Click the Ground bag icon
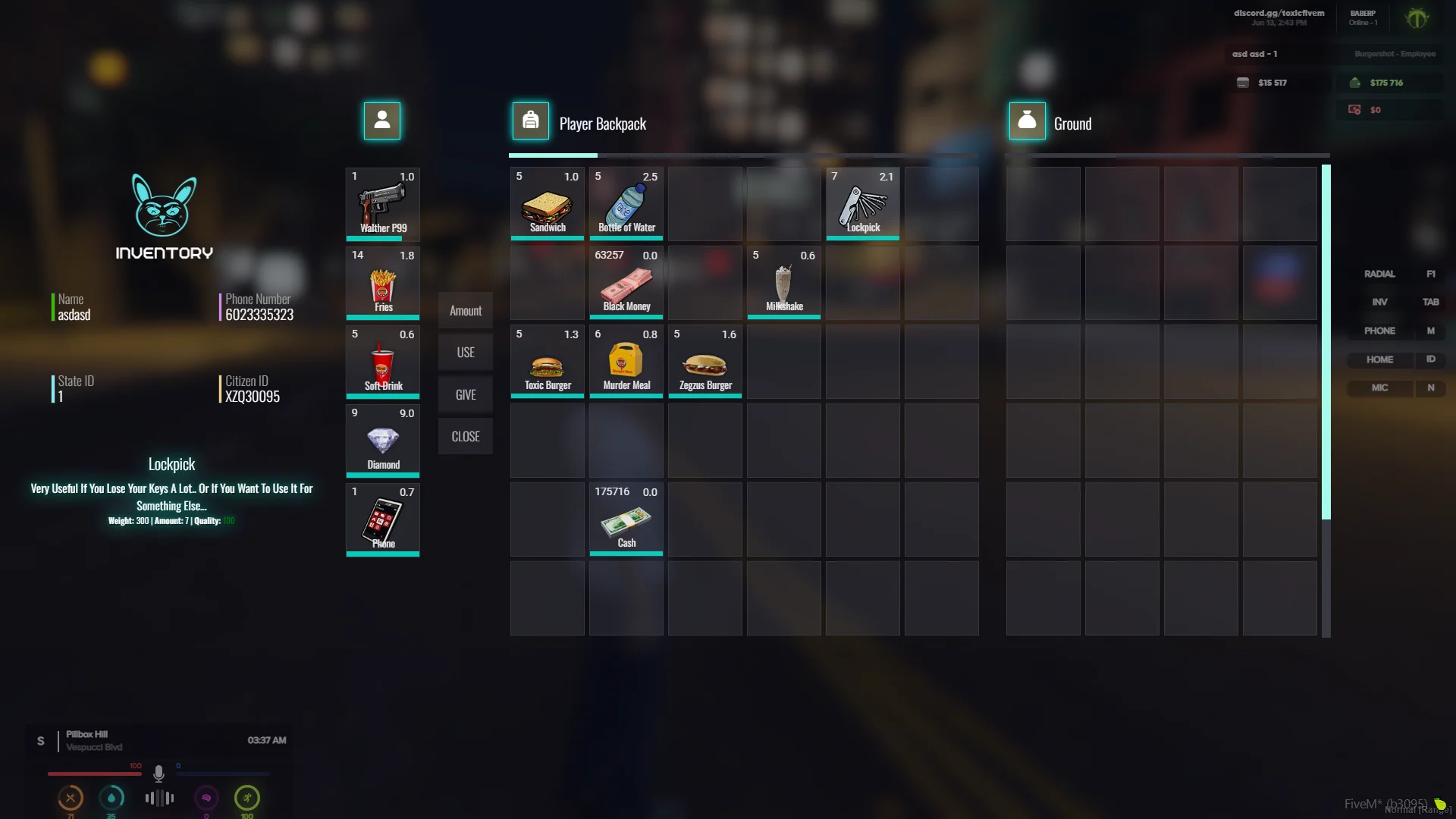The image size is (1456, 819). 1027,121
